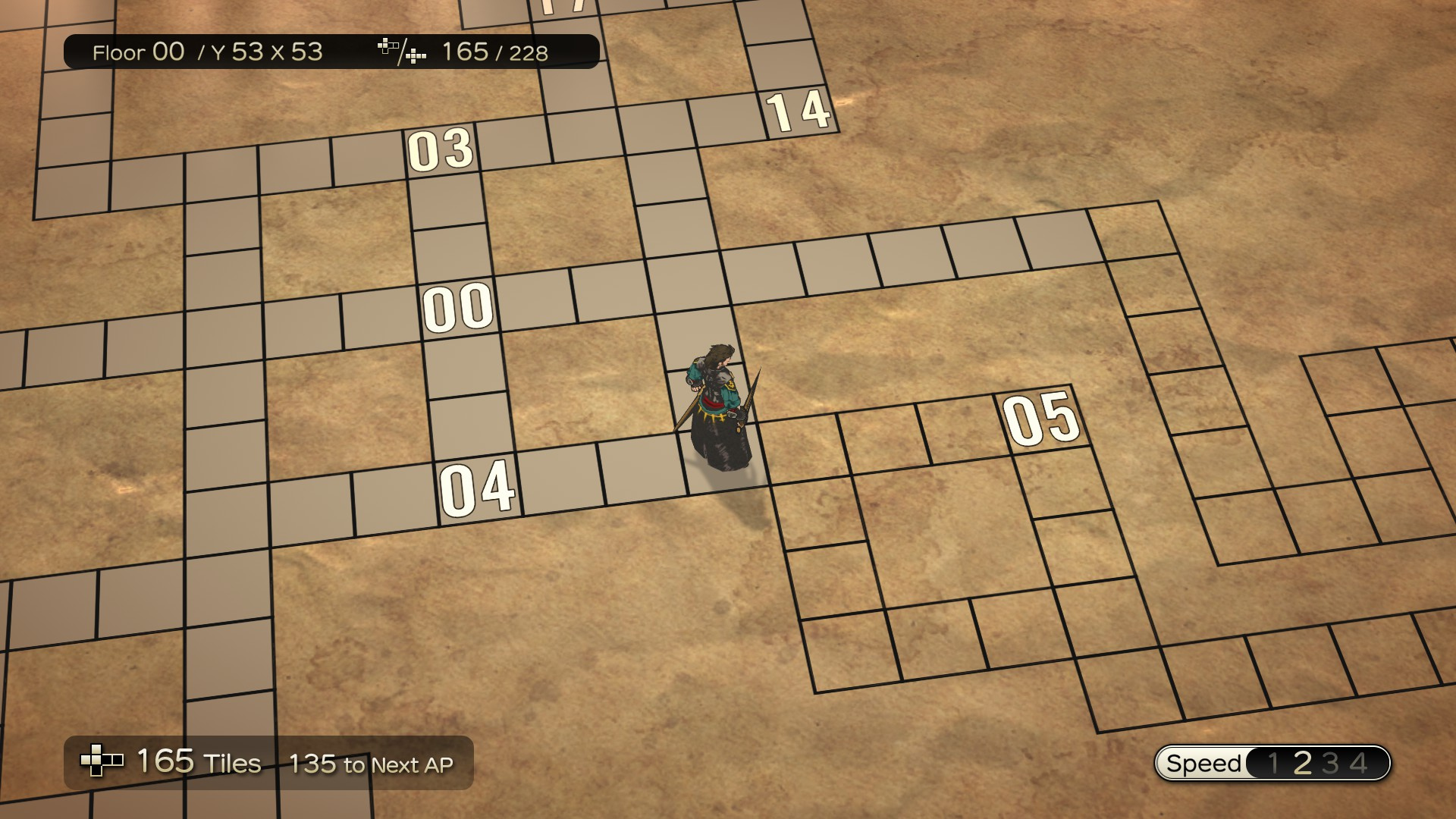Select the board tile numbered 03

(x=441, y=149)
